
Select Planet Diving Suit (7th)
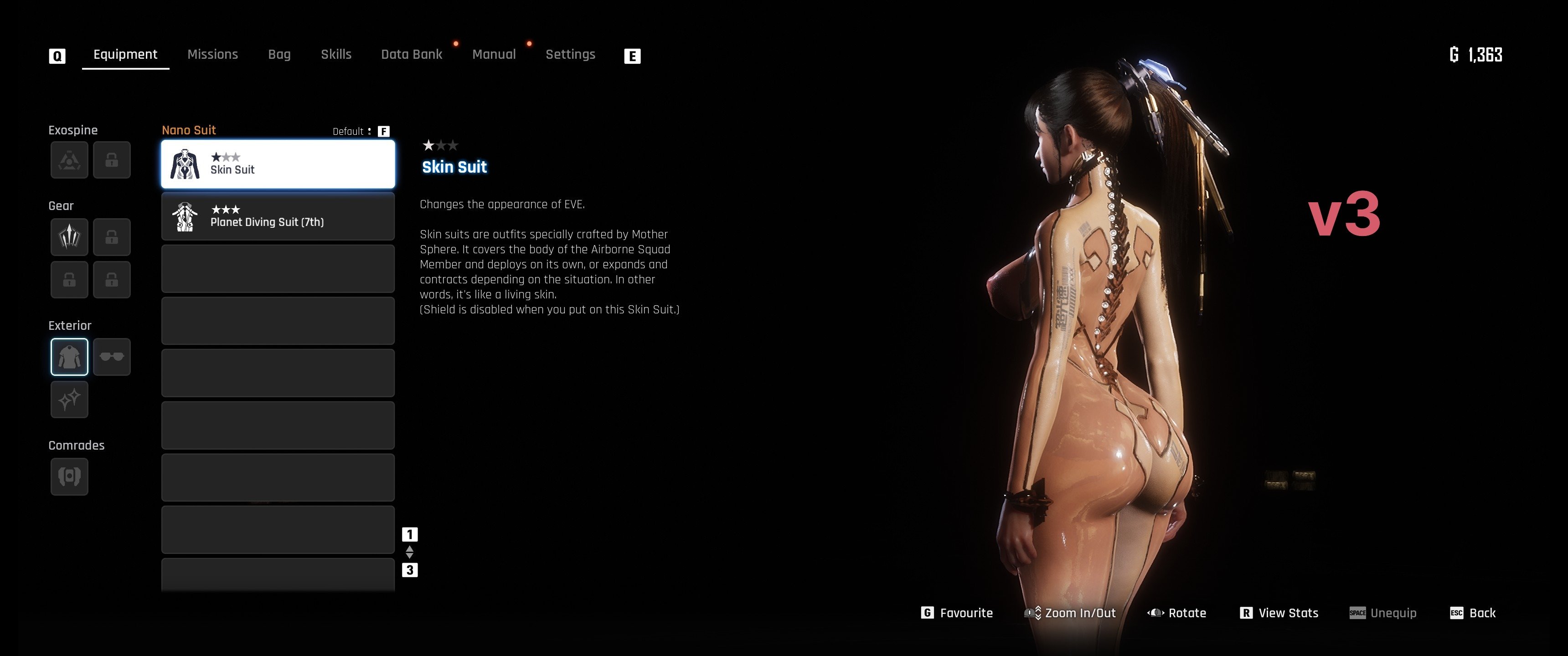click(278, 217)
